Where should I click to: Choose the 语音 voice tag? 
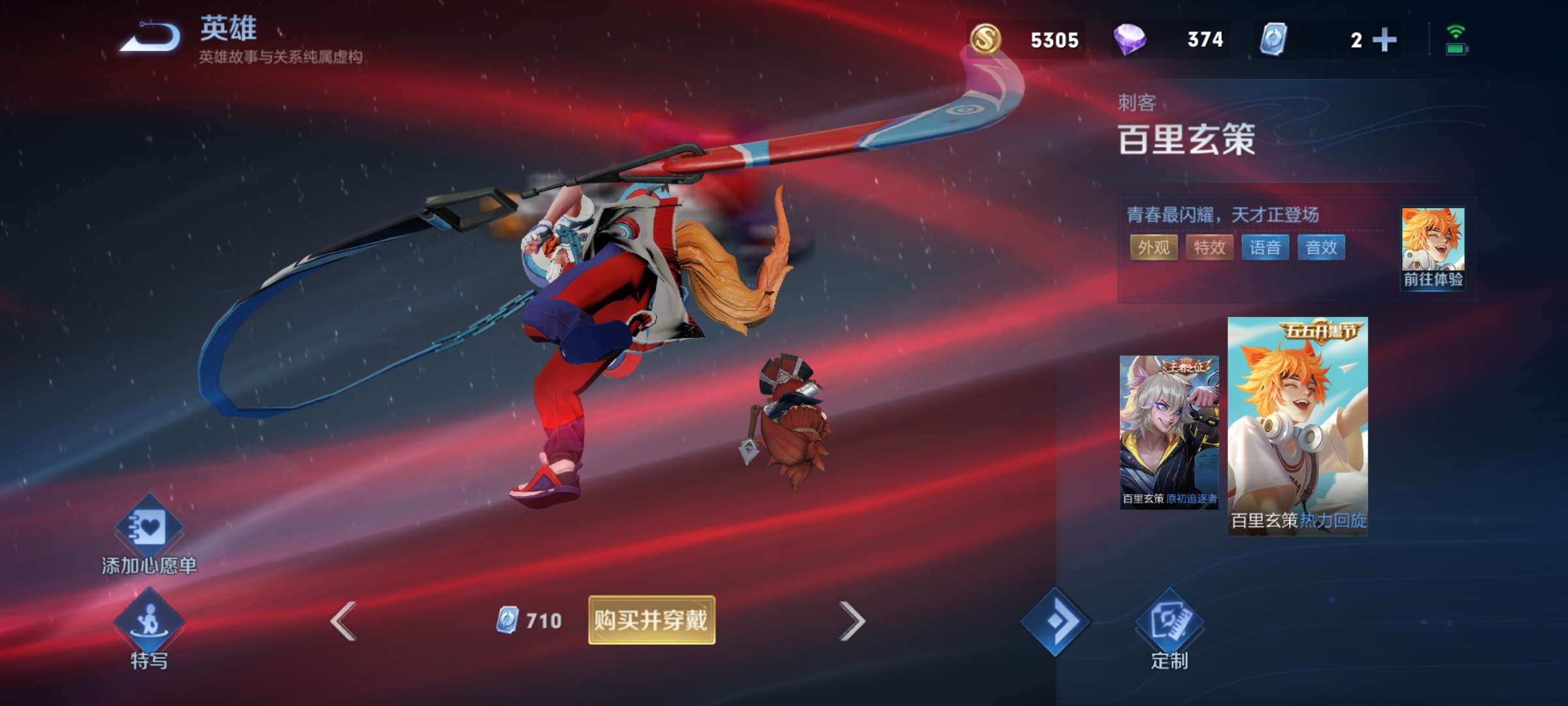[1265, 248]
